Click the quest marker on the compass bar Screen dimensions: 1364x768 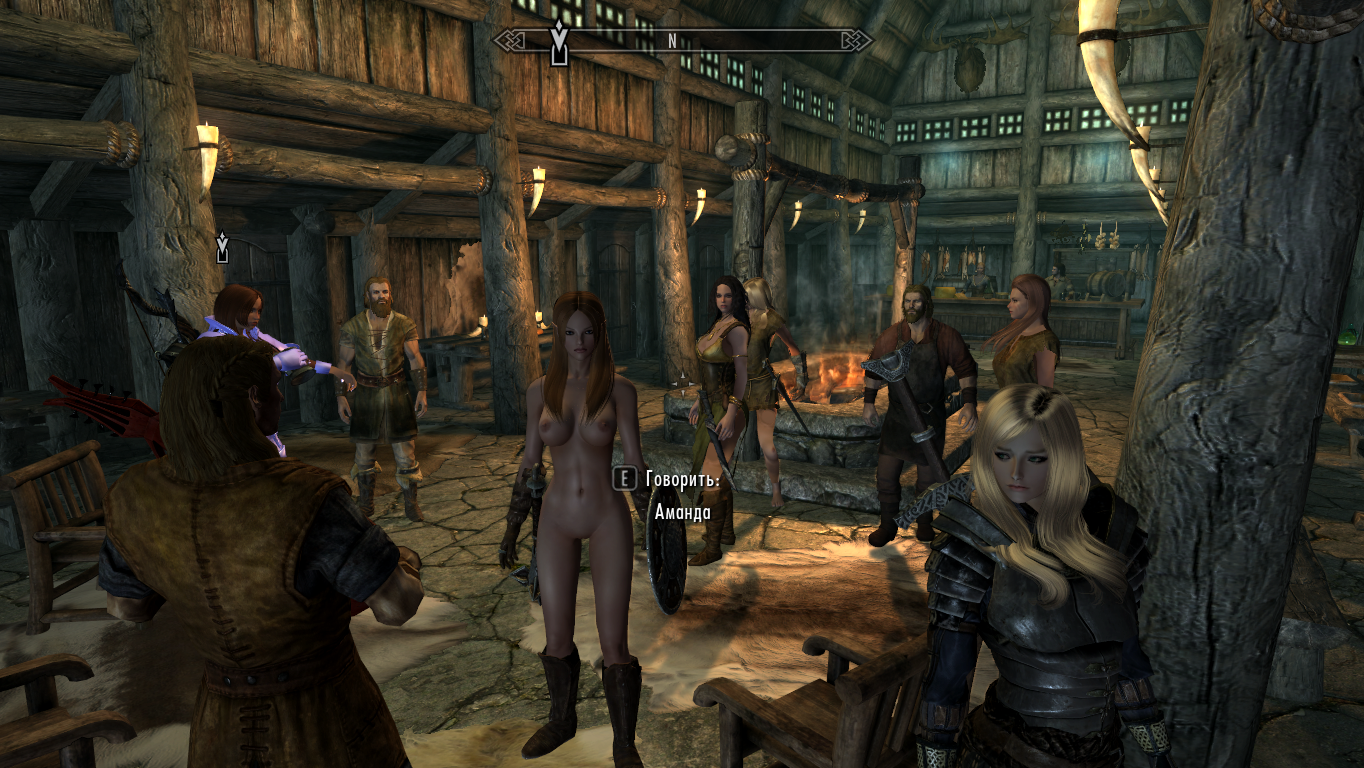[x=559, y=40]
